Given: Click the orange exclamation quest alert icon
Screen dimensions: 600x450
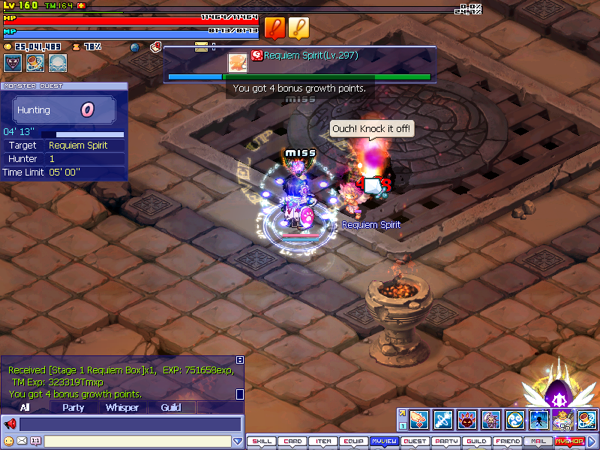Looking at the screenshot, I should click(x=276, y=28).
